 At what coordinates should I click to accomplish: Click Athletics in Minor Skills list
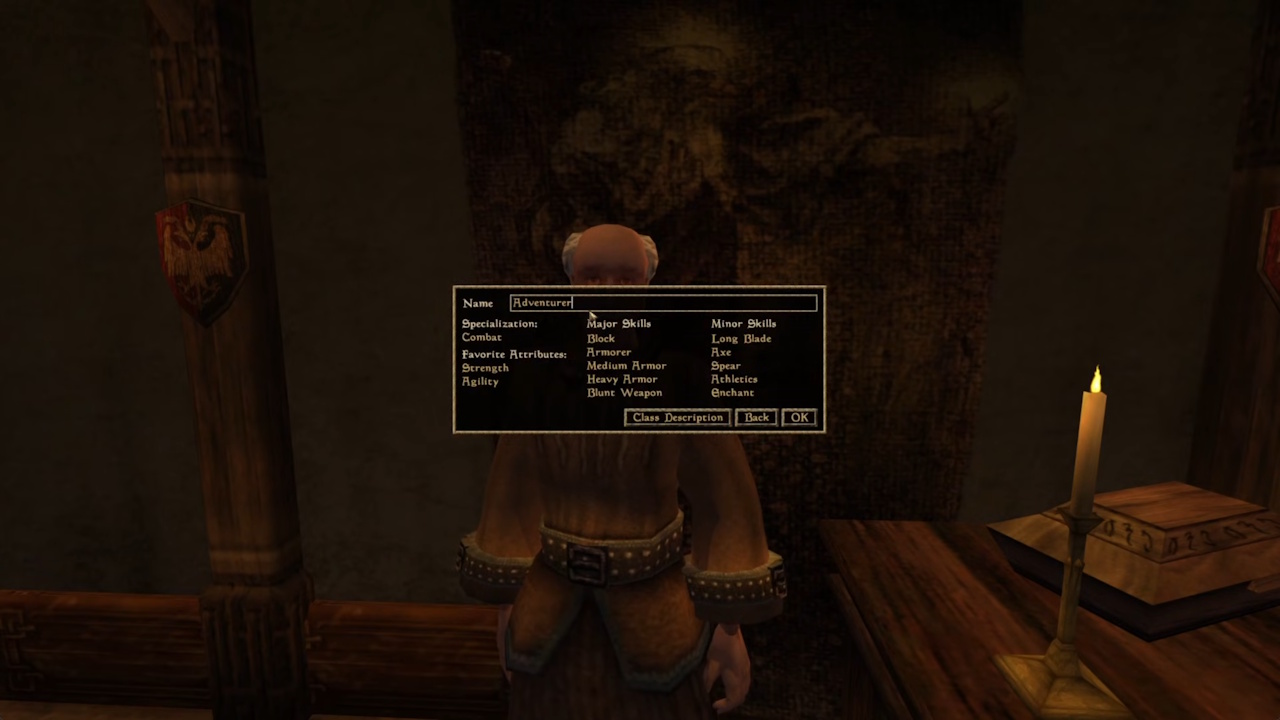(734, 379)
